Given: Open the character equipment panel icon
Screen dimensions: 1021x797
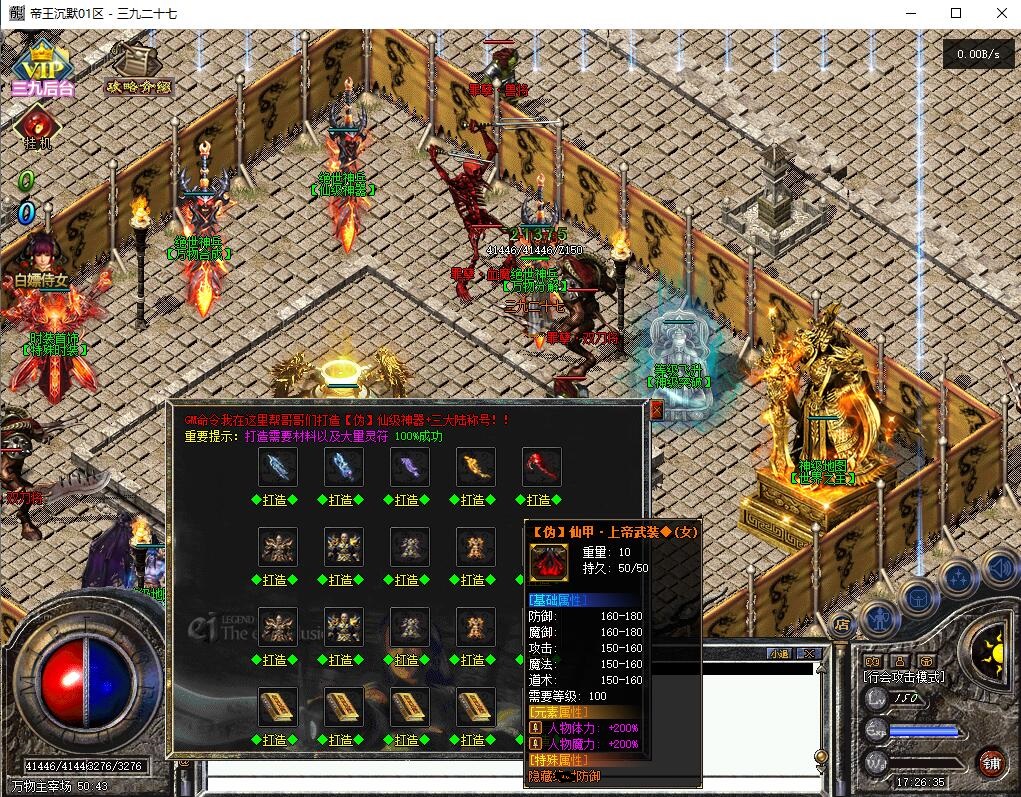Looking at the screenshot, I should 877,618.
